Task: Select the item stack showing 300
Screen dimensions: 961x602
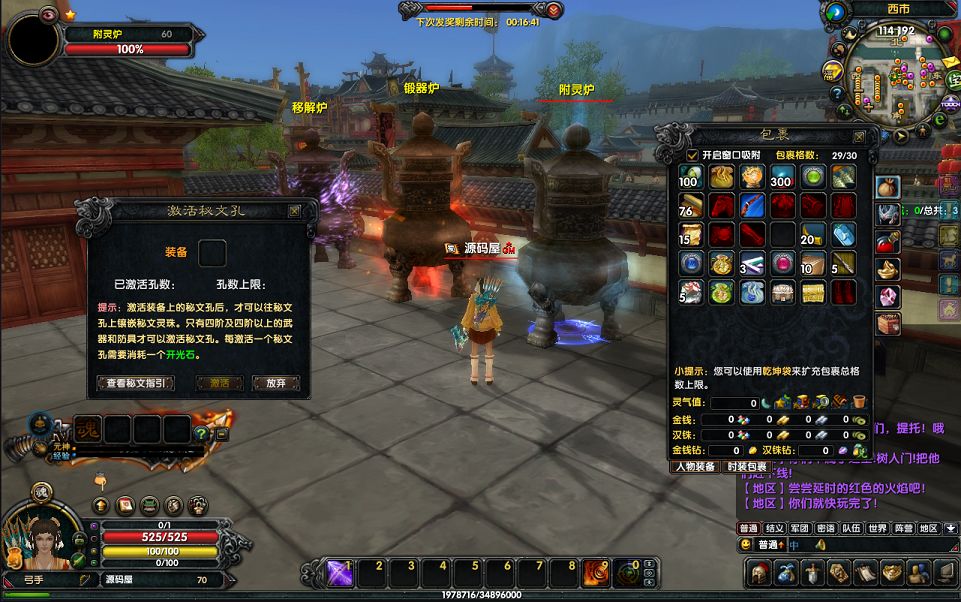Action: (x=781, y=177)
